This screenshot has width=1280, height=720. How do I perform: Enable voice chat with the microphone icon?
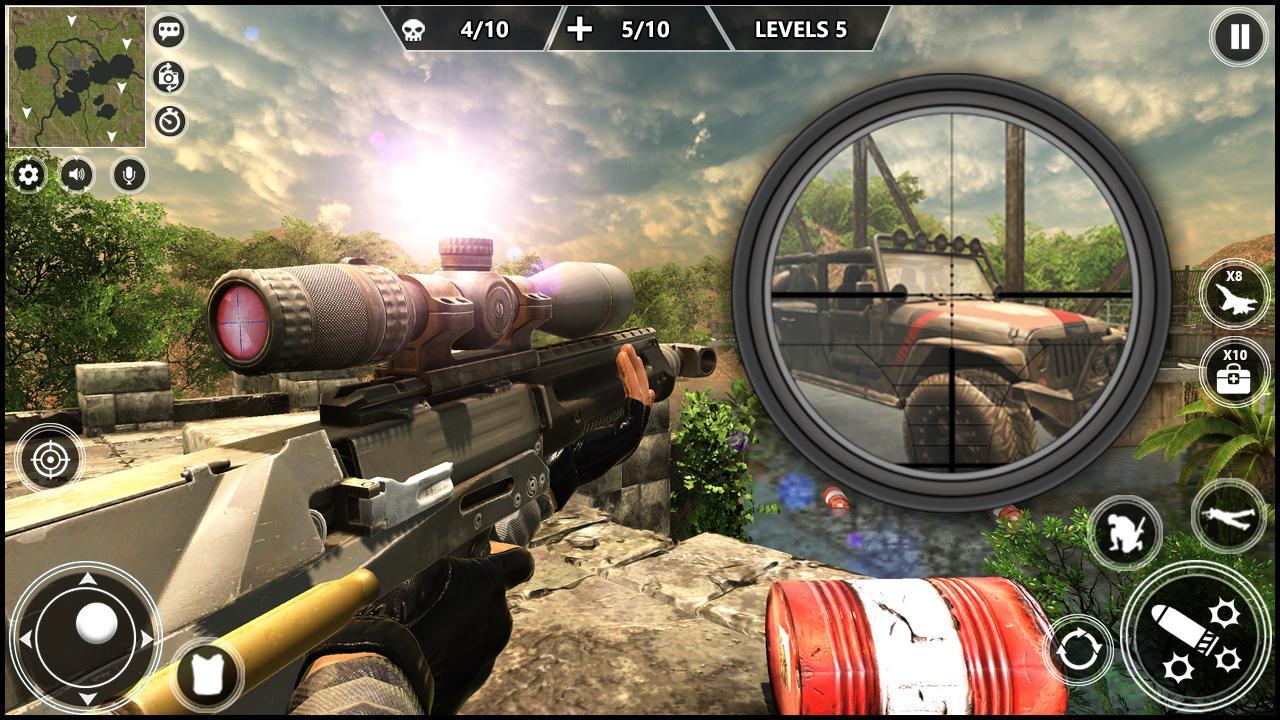[x=130, y=176]
